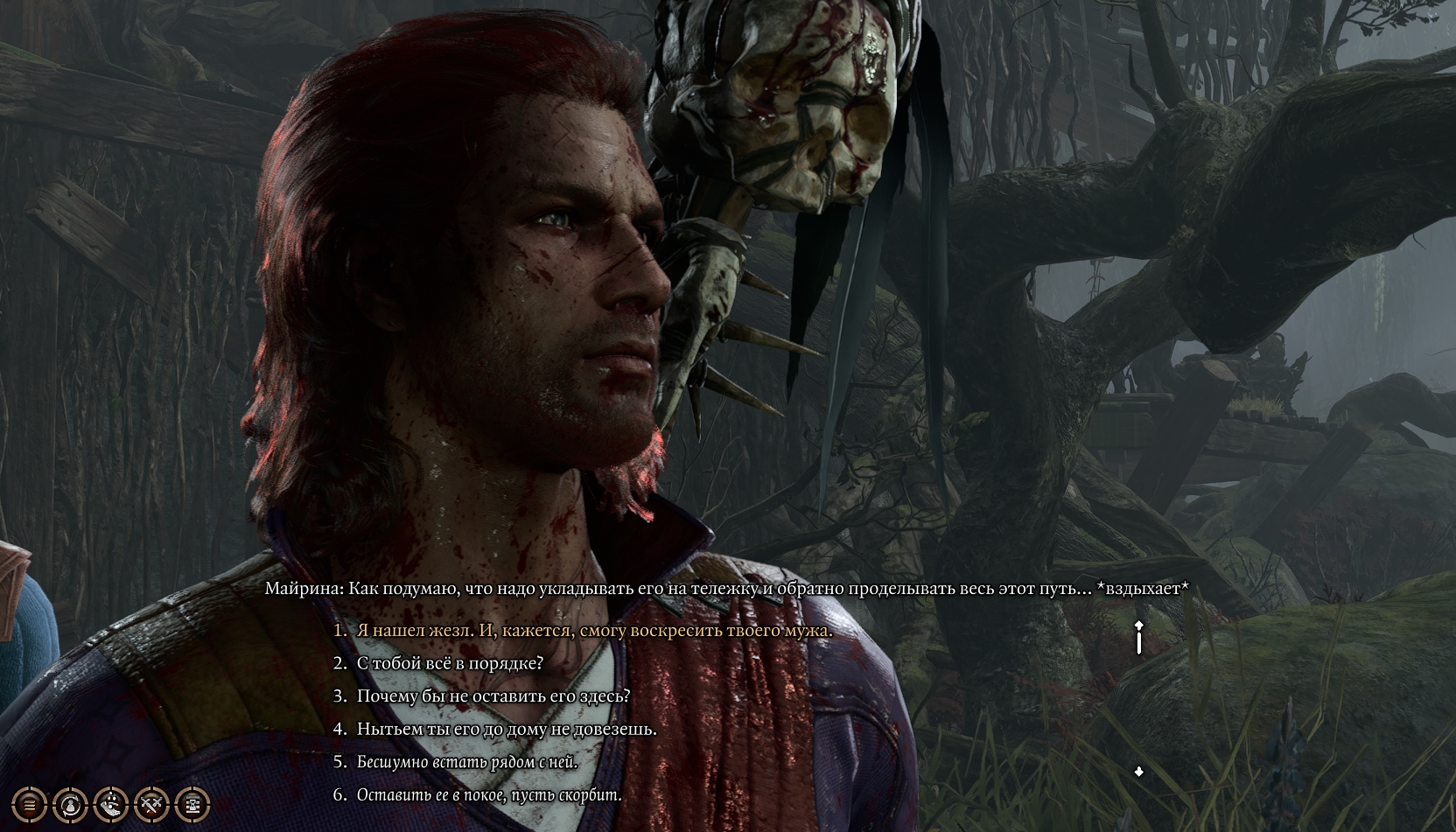Click the dialogue scrollbar's up arrow
This screenshot has height=832, width=1456.
1138,626
